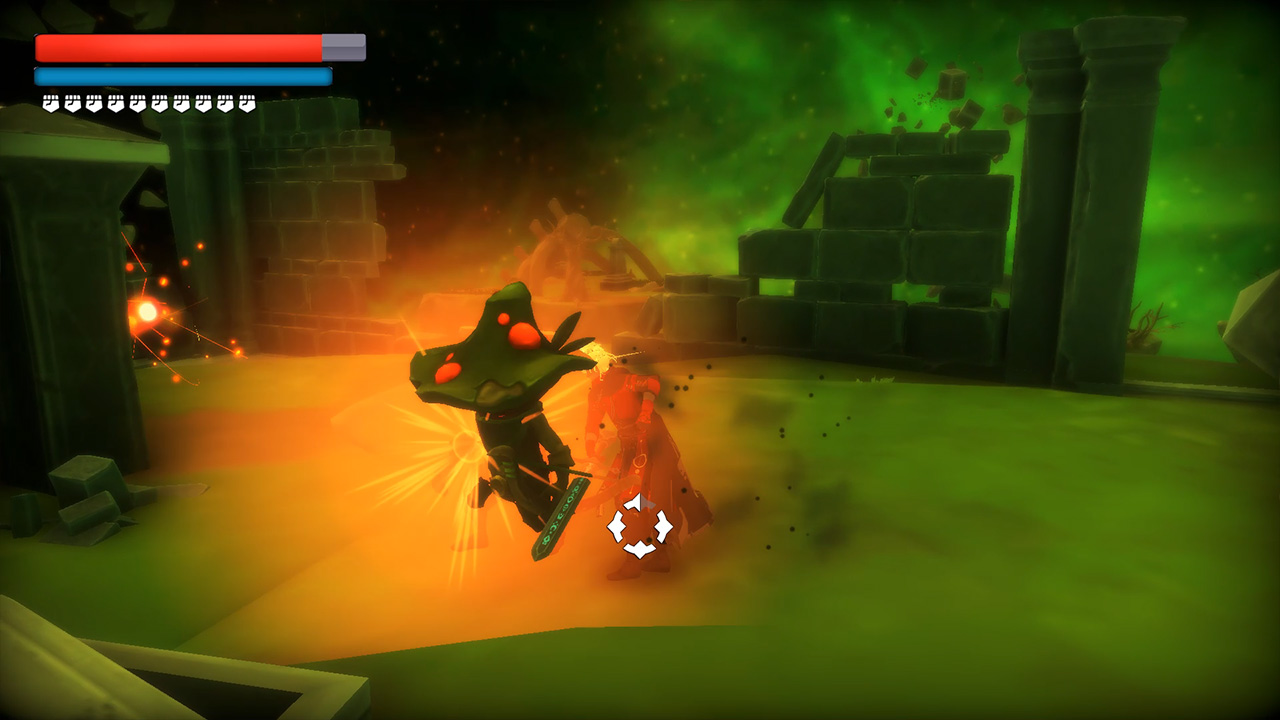This screenshot has height=720, width=1280.
Task: Click the upward arrow of the directional indicator
Action: click(x=632, y=500)
